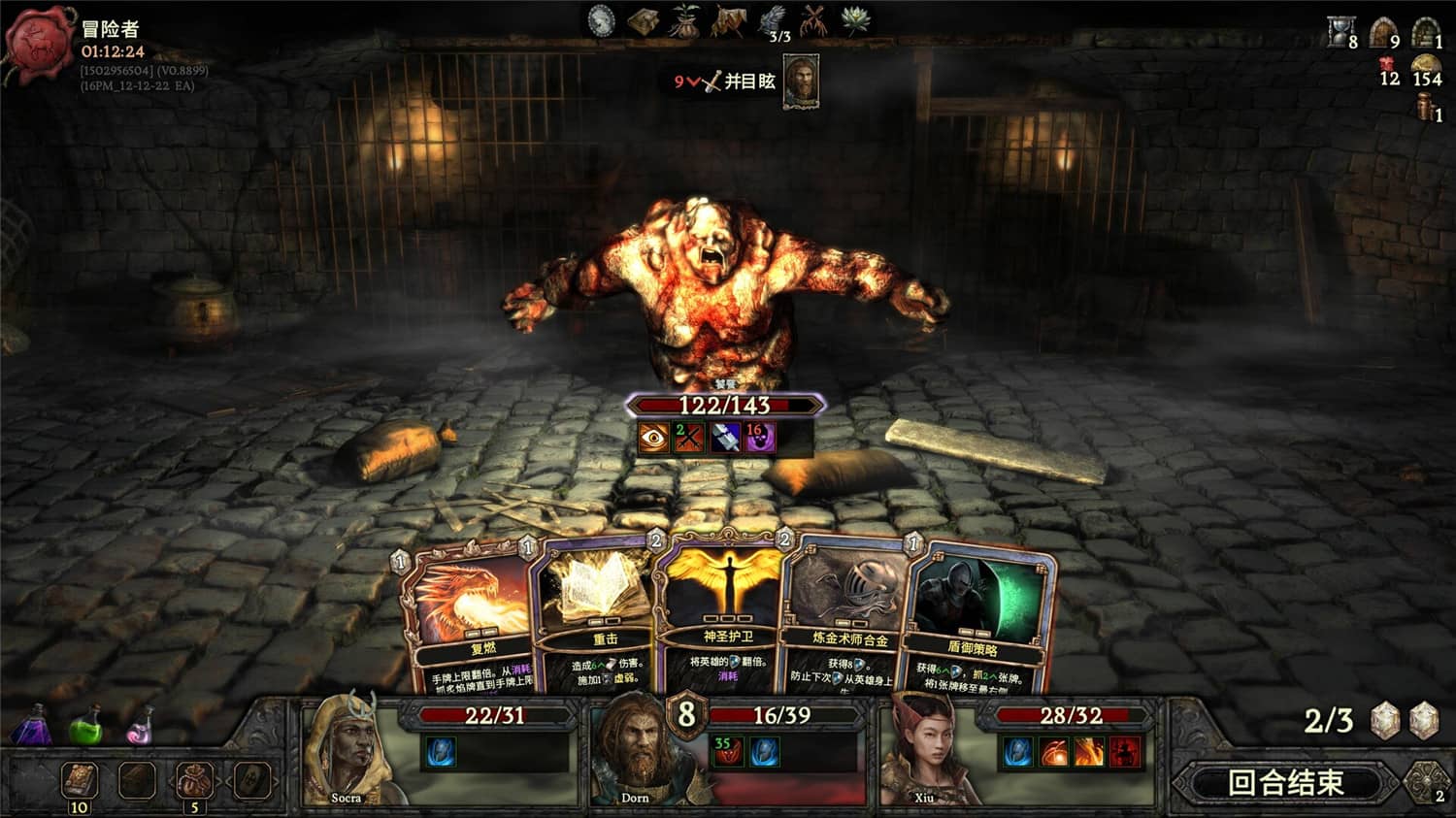
Task: Inspect the enemy's purple skull status icon
Action: (758, 438)
